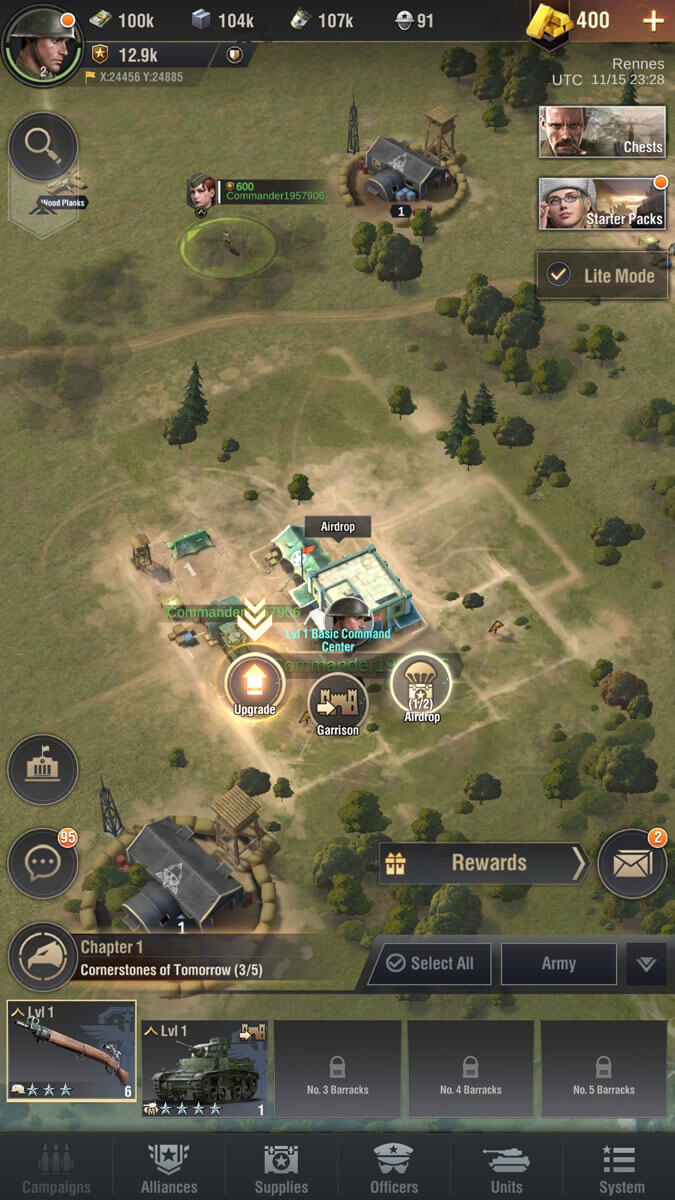Toggle Lite Mode
675x1200 pixels.
(x=602, y=275)
